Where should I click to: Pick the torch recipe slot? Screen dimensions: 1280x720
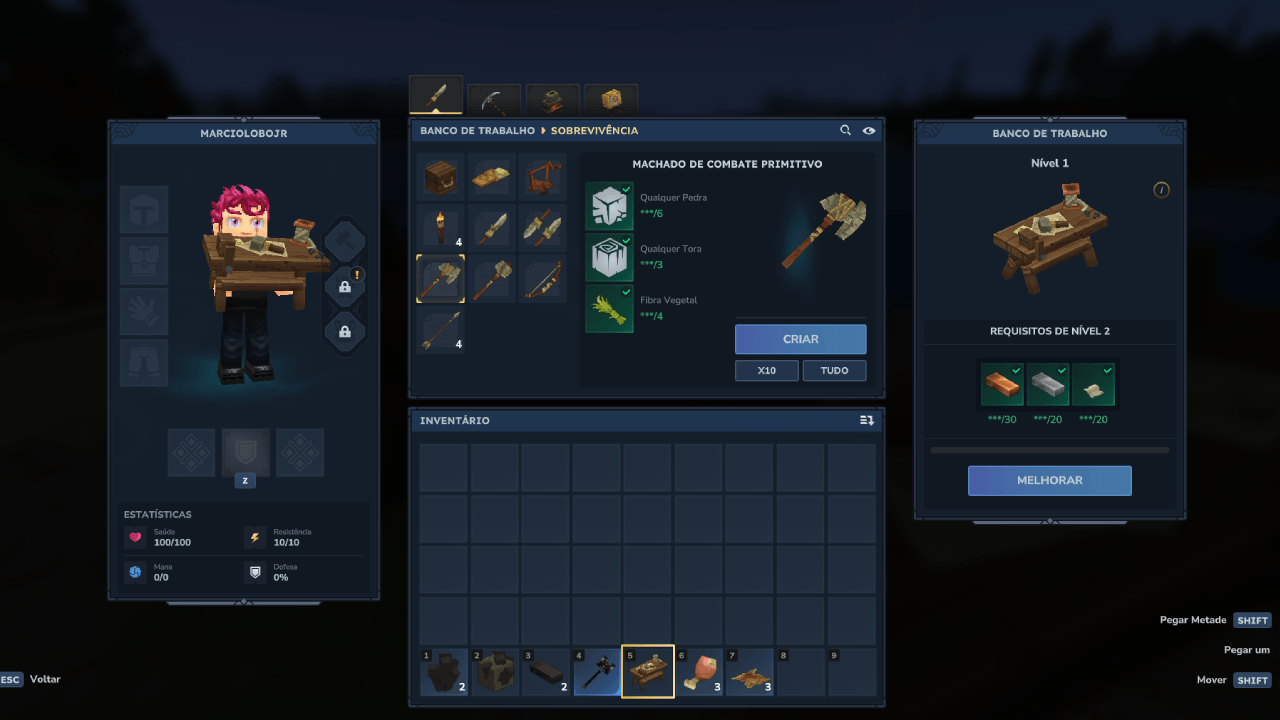coord(440,228)
